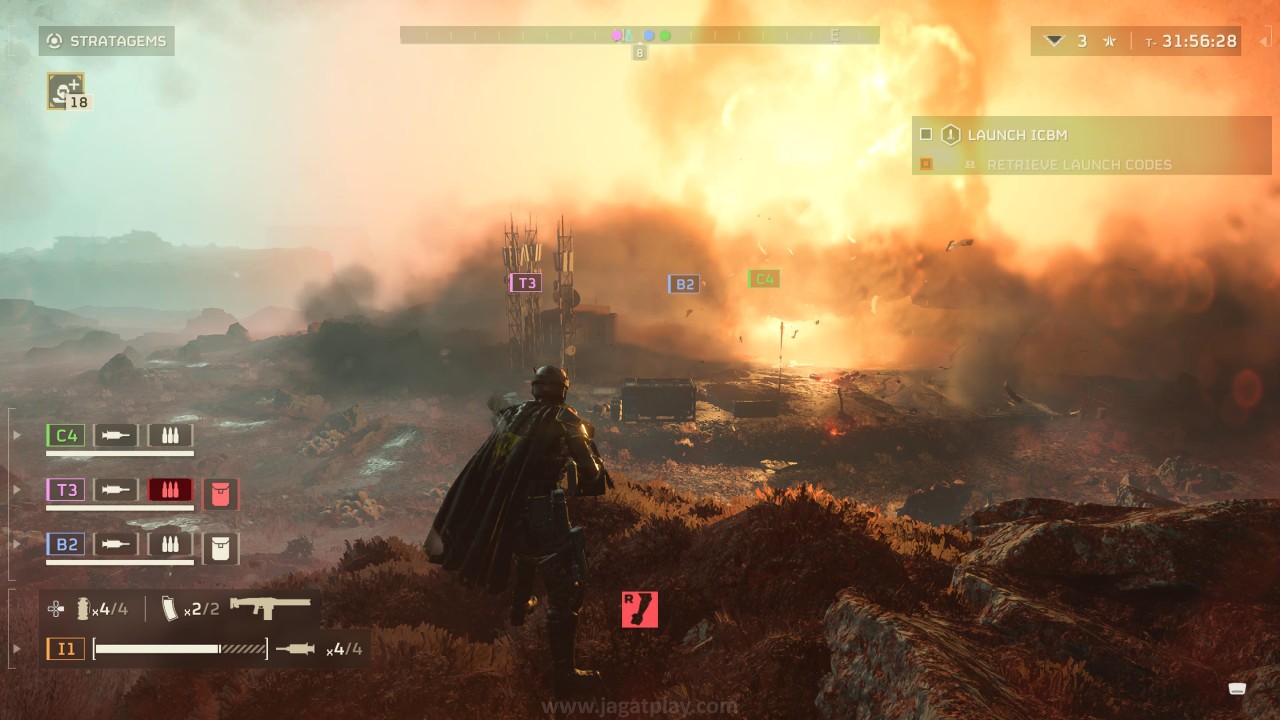The image size is (1280, 720).
Task: Select the Retrieve Launch Codes sub-objective
Action: (1078, 164)
